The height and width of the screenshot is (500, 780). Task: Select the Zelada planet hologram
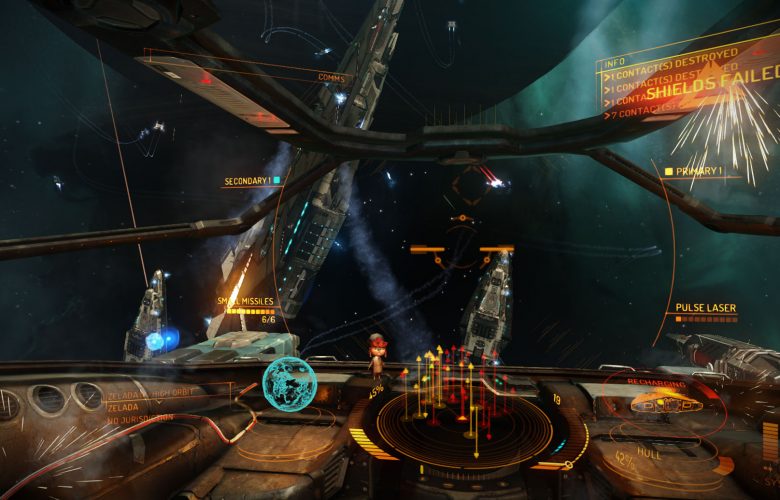[x=289, y=383]
